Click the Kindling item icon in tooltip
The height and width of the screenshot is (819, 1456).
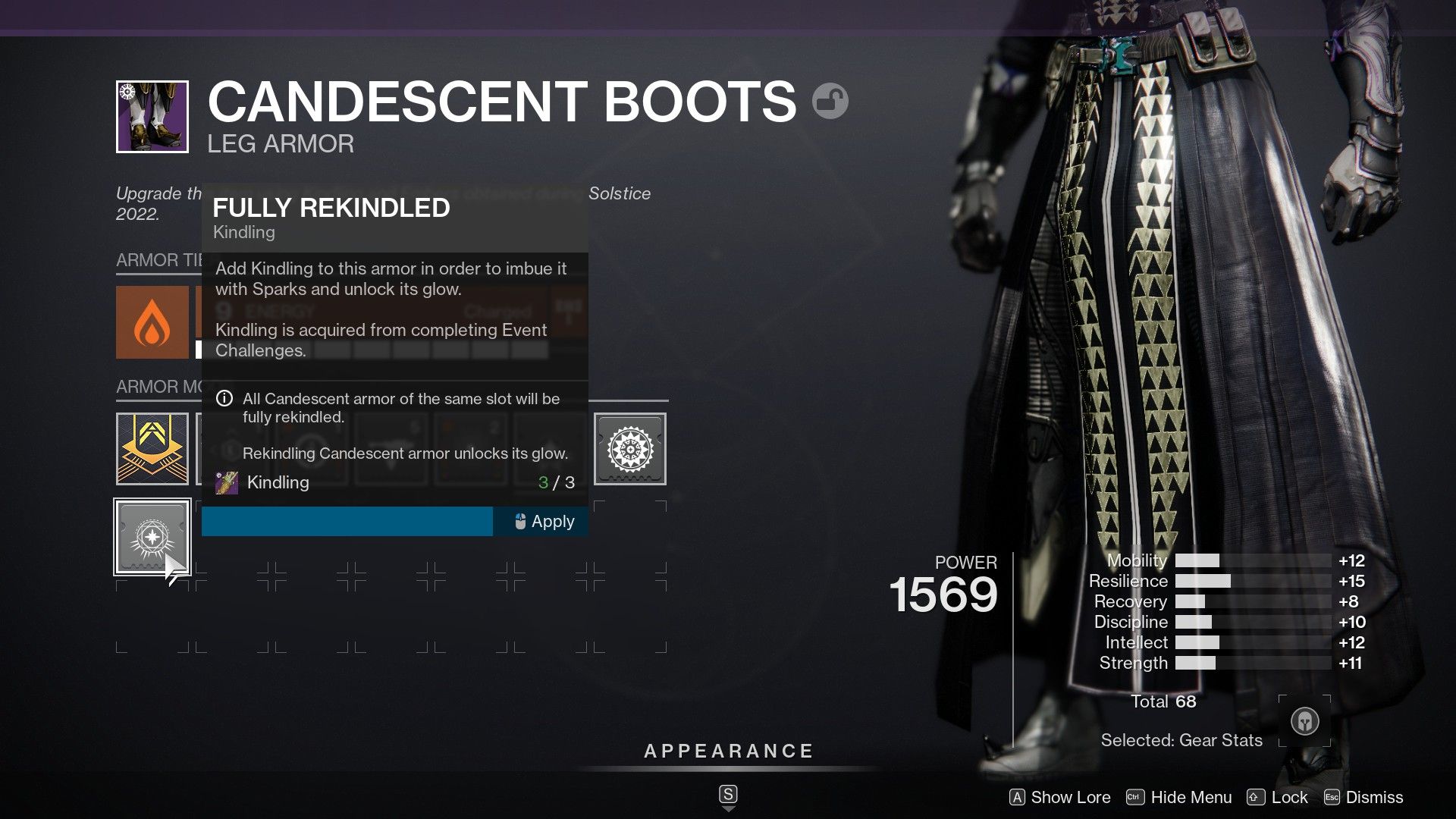coord(226,482)
